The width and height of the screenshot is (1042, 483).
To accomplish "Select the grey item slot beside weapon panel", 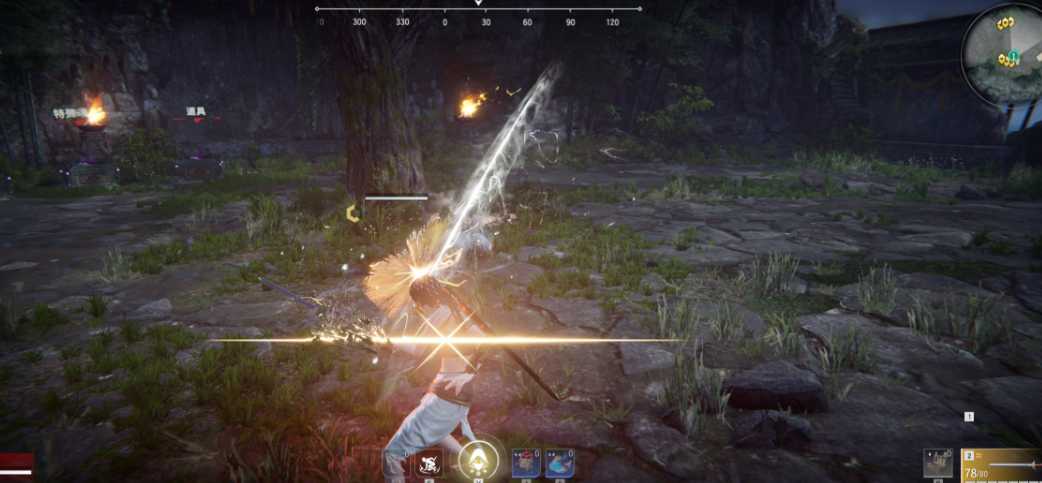I will coord(938,464).
